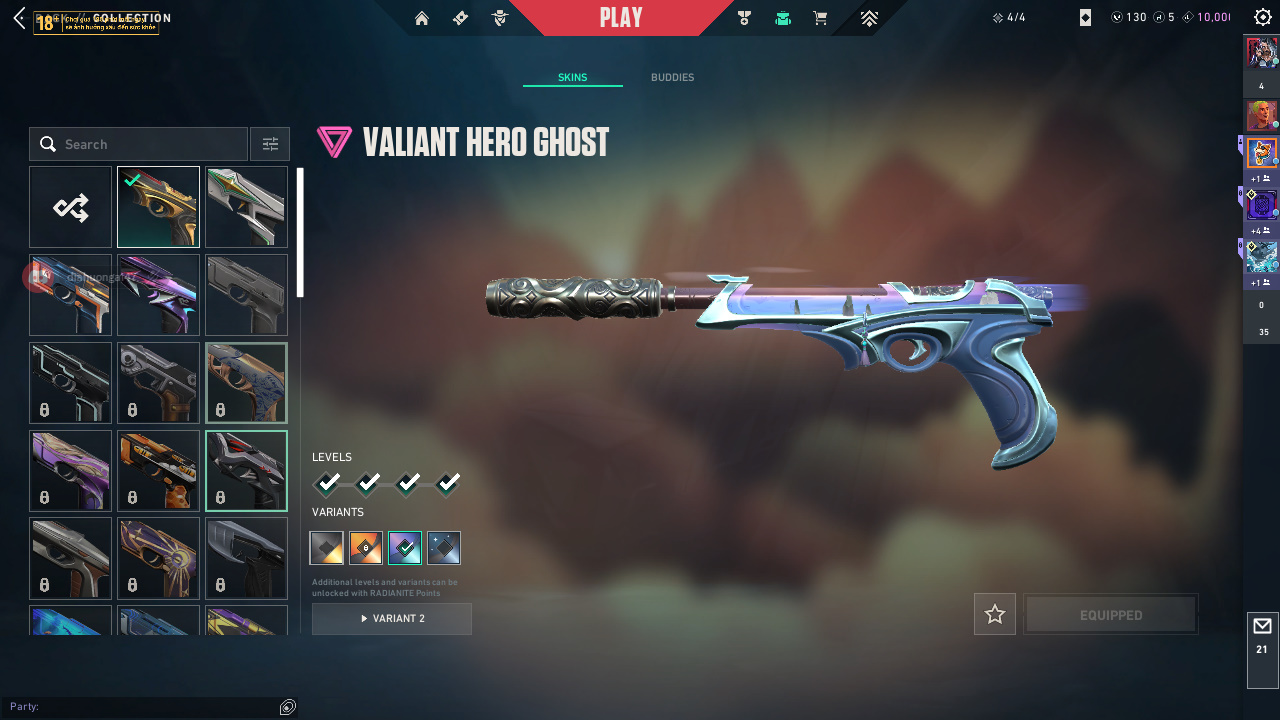Open the settings gear

pos(1262,18)
